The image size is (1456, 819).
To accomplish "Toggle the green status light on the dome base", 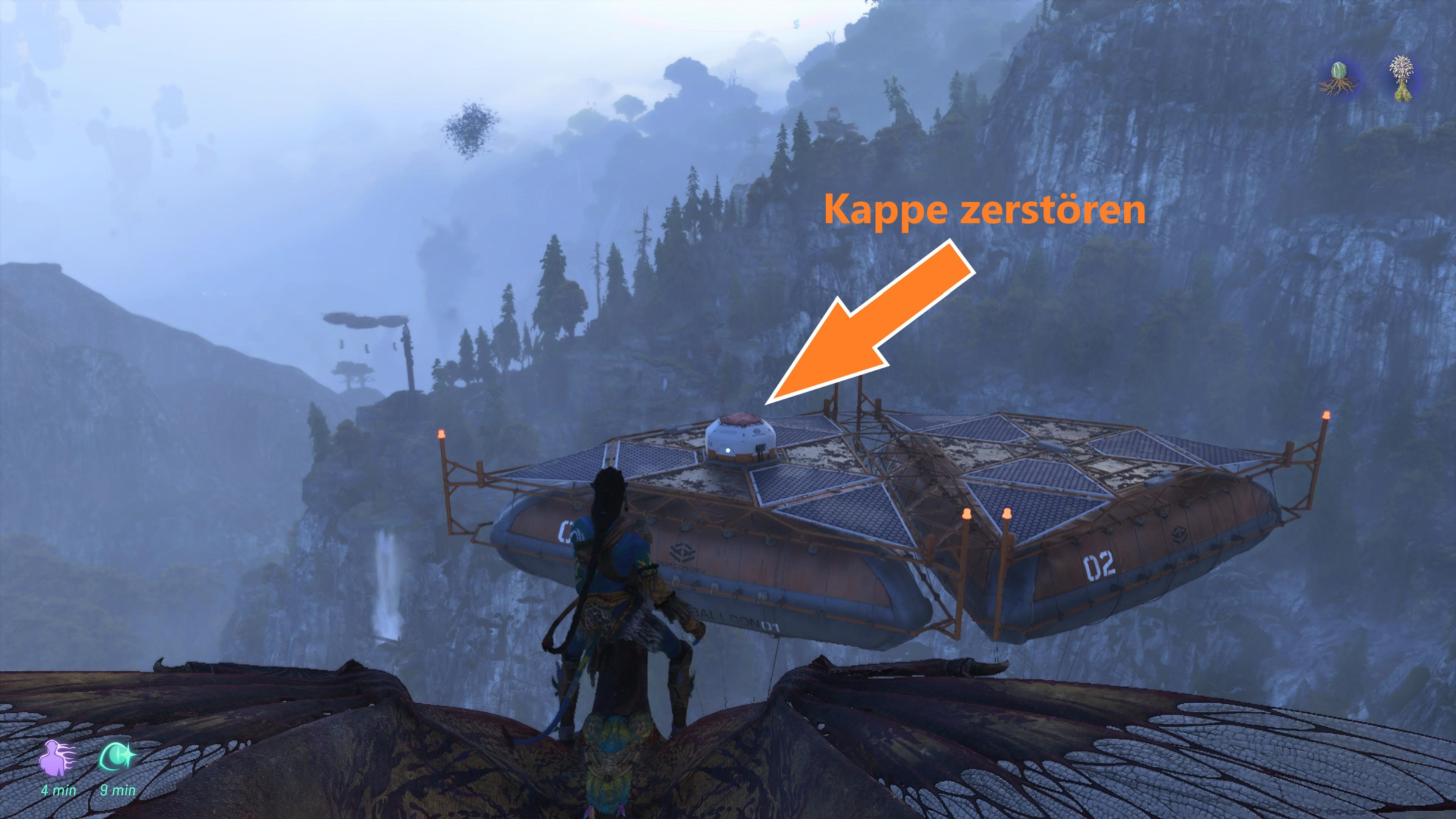I will [x=728, y=452].
